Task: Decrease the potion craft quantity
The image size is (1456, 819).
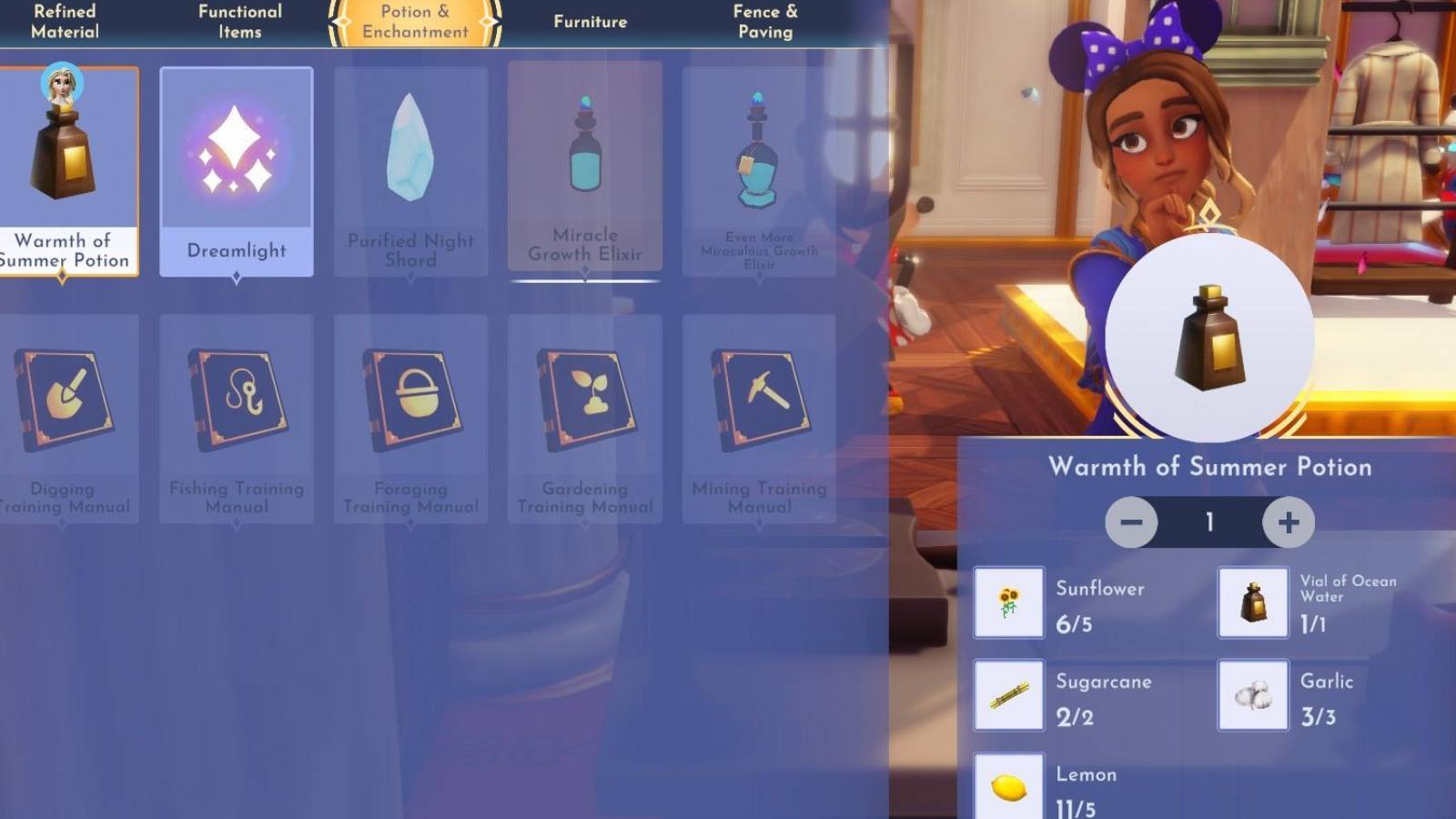Action: point(1131,522)
